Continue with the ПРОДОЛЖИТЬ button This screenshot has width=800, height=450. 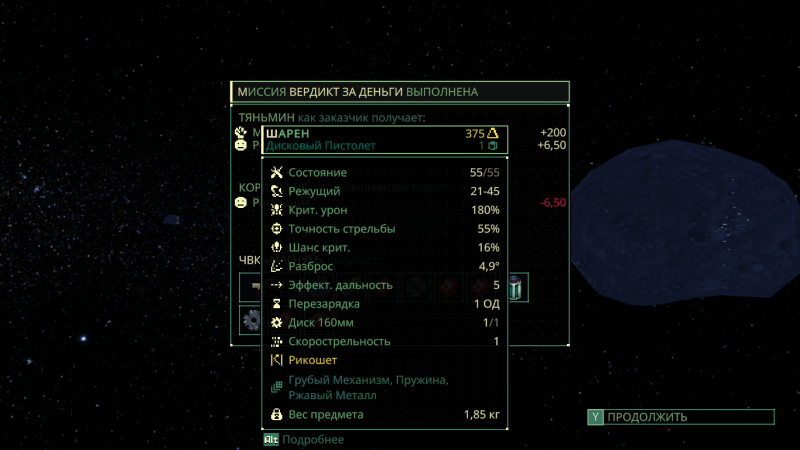tap(680, 417)
